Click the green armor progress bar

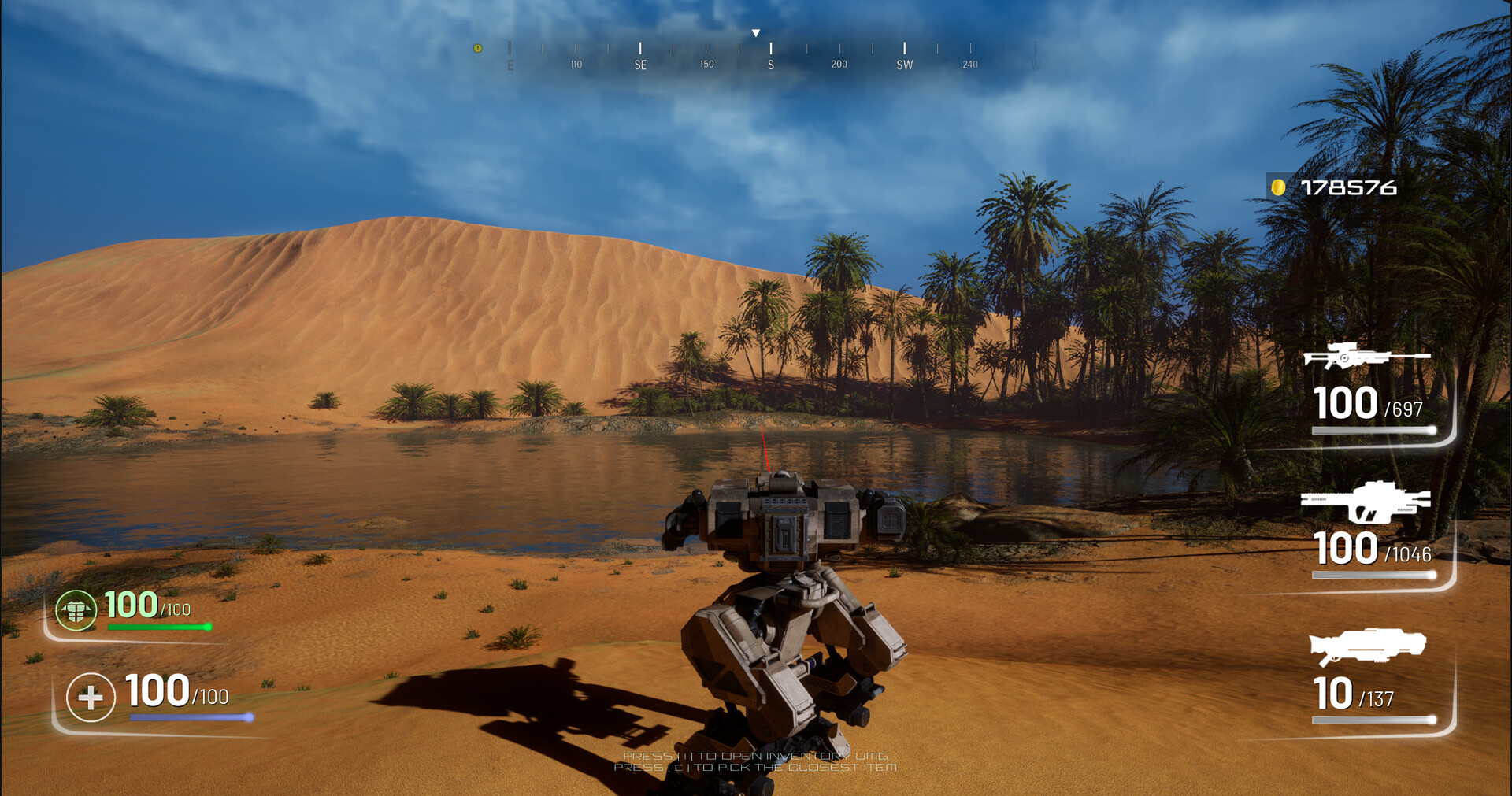point(158,627)
